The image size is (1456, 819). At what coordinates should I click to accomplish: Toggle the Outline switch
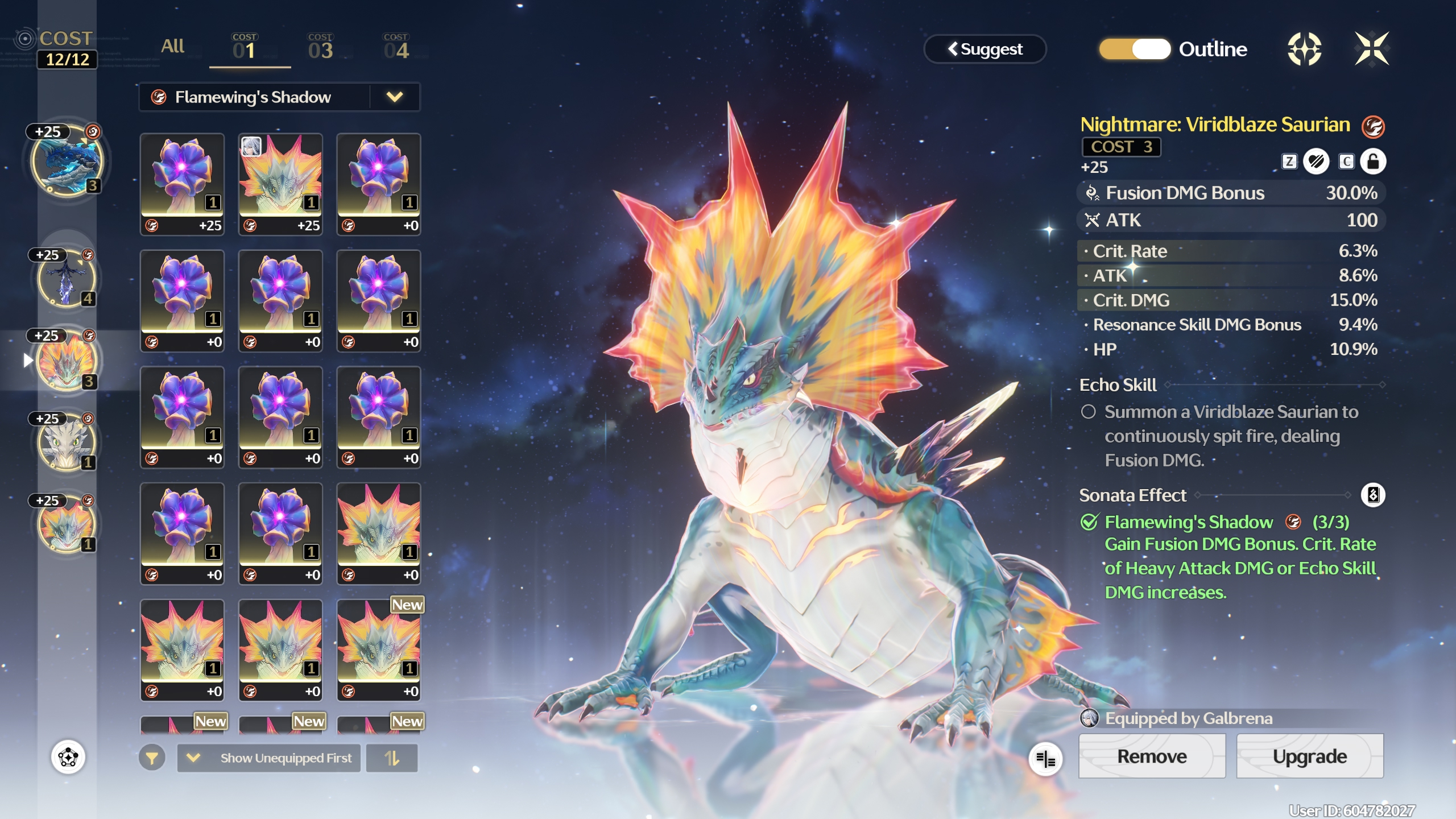(1135, 49)
